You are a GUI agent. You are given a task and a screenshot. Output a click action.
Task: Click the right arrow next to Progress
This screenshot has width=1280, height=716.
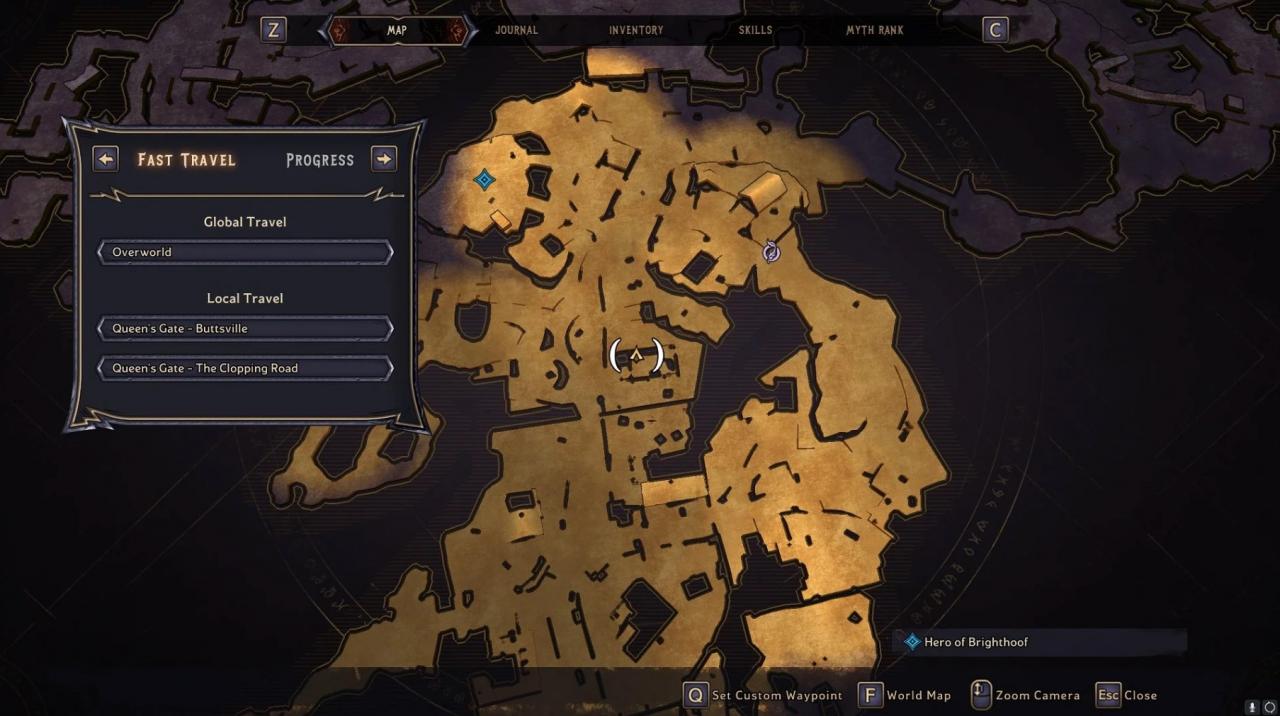click(384, 159)
